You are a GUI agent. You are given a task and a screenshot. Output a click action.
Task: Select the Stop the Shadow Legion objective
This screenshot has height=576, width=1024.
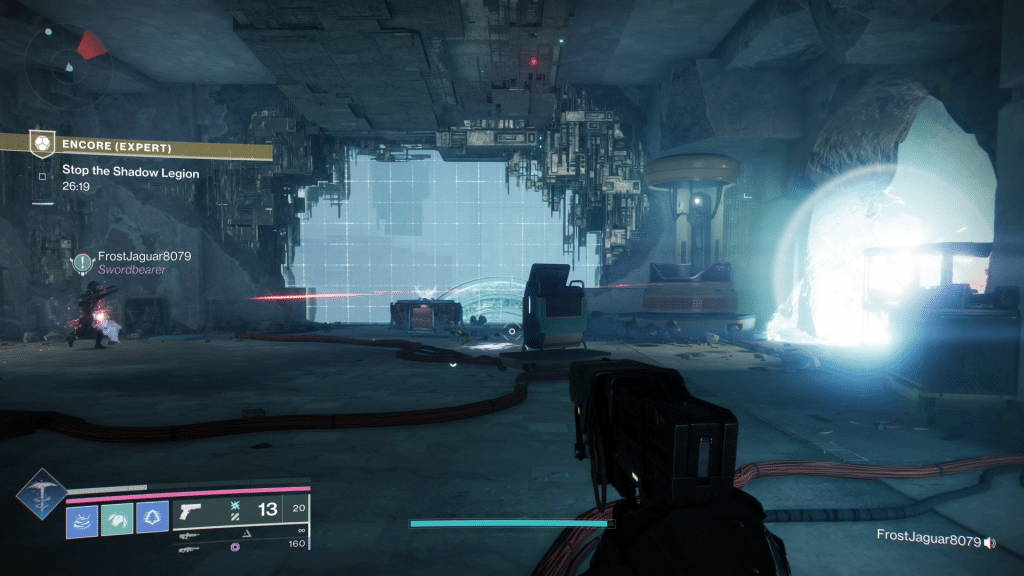[x=130, y=172]
